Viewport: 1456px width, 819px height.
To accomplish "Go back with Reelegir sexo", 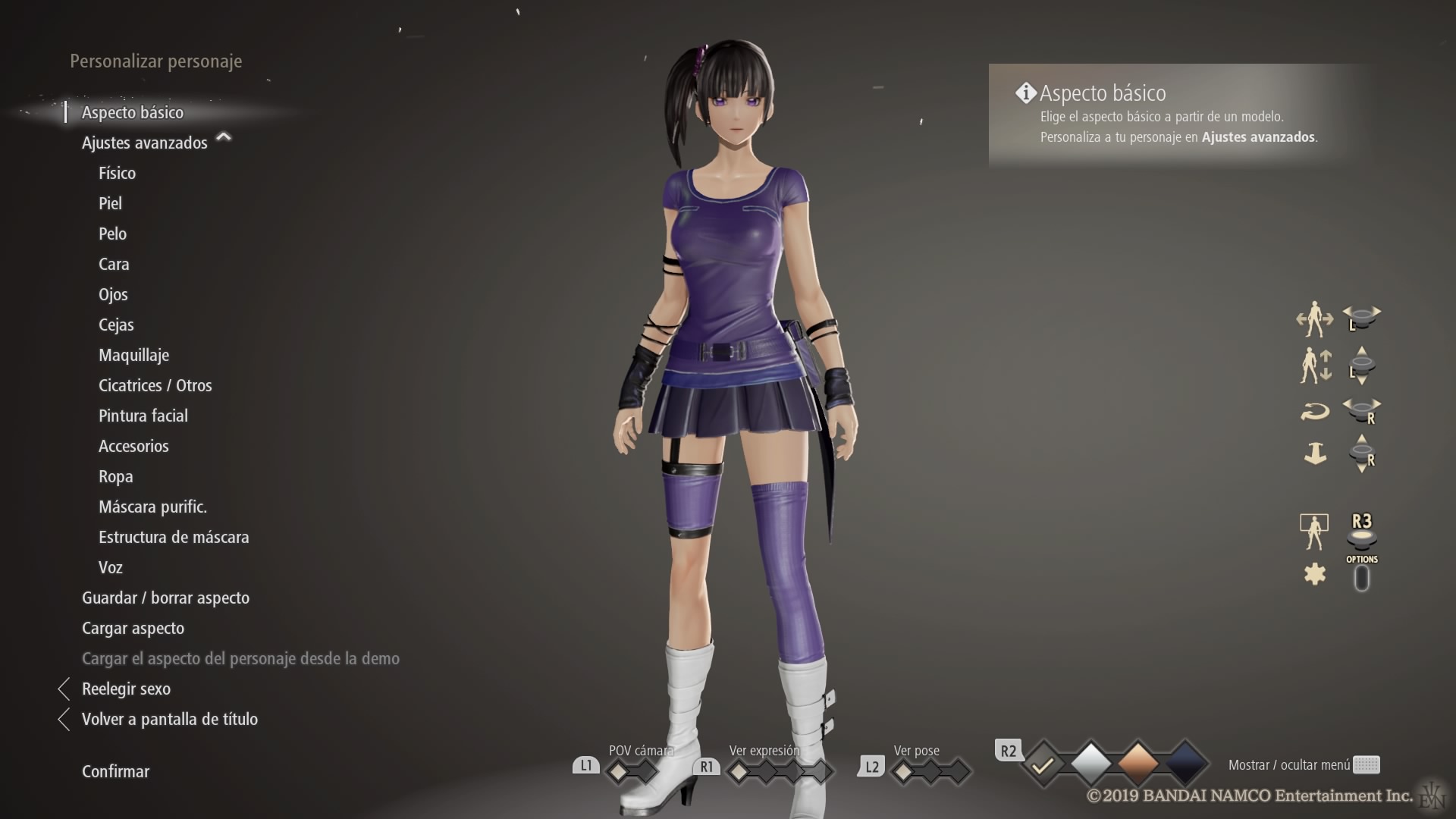I will tap(126, 689).
